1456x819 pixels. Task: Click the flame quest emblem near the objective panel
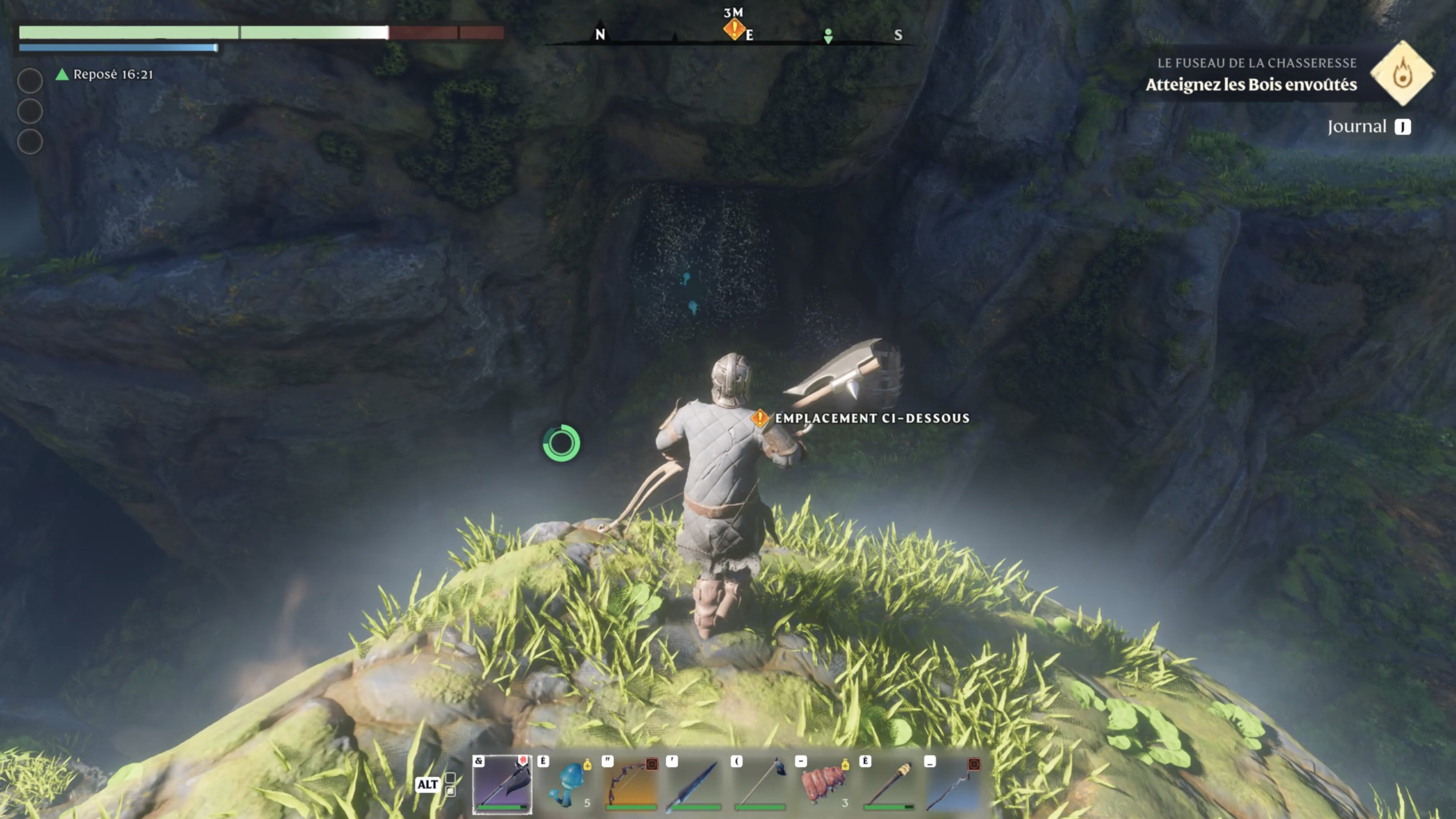click(x=1402, y=74)
